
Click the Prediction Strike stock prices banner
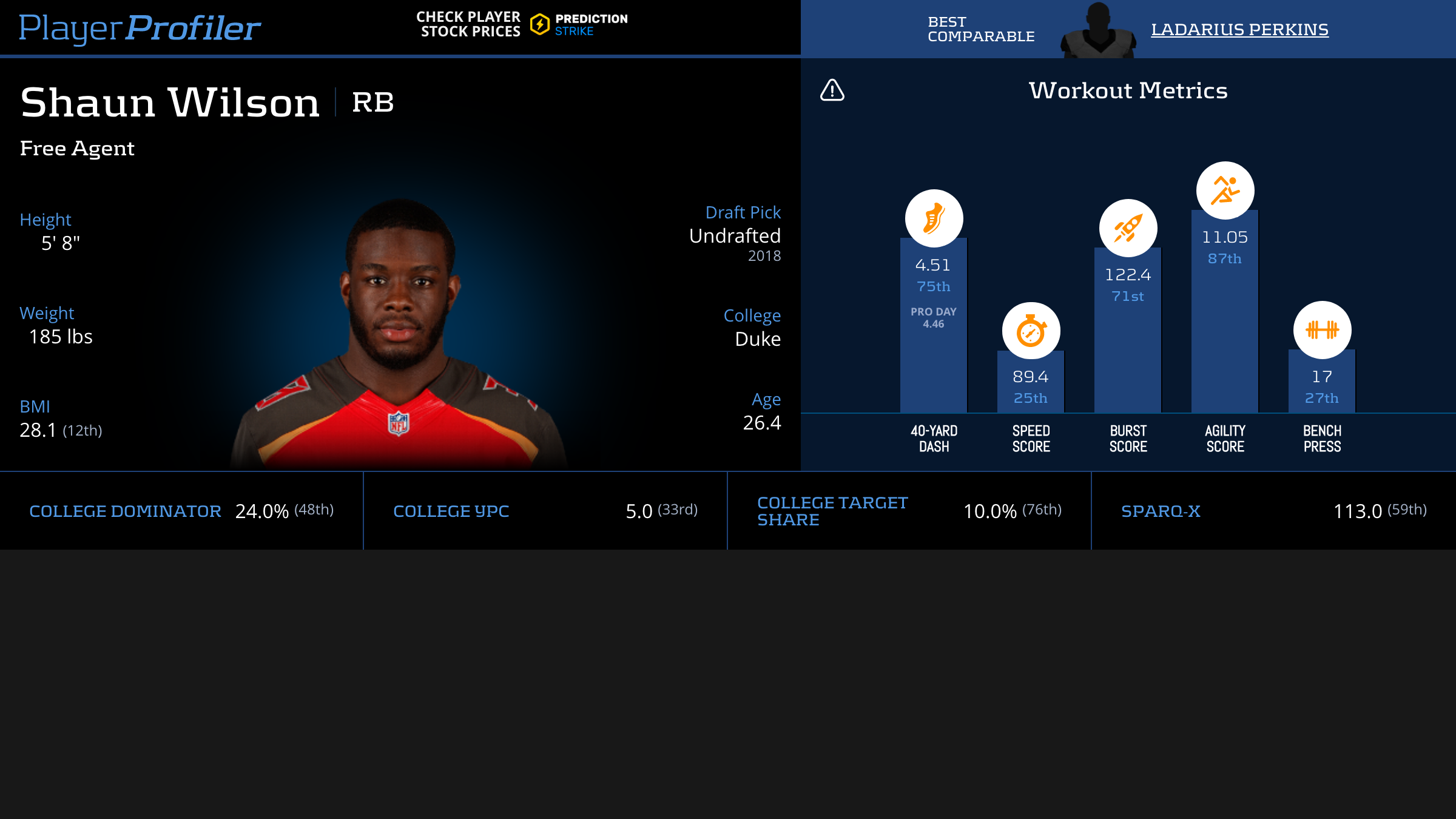pos(522,24)
